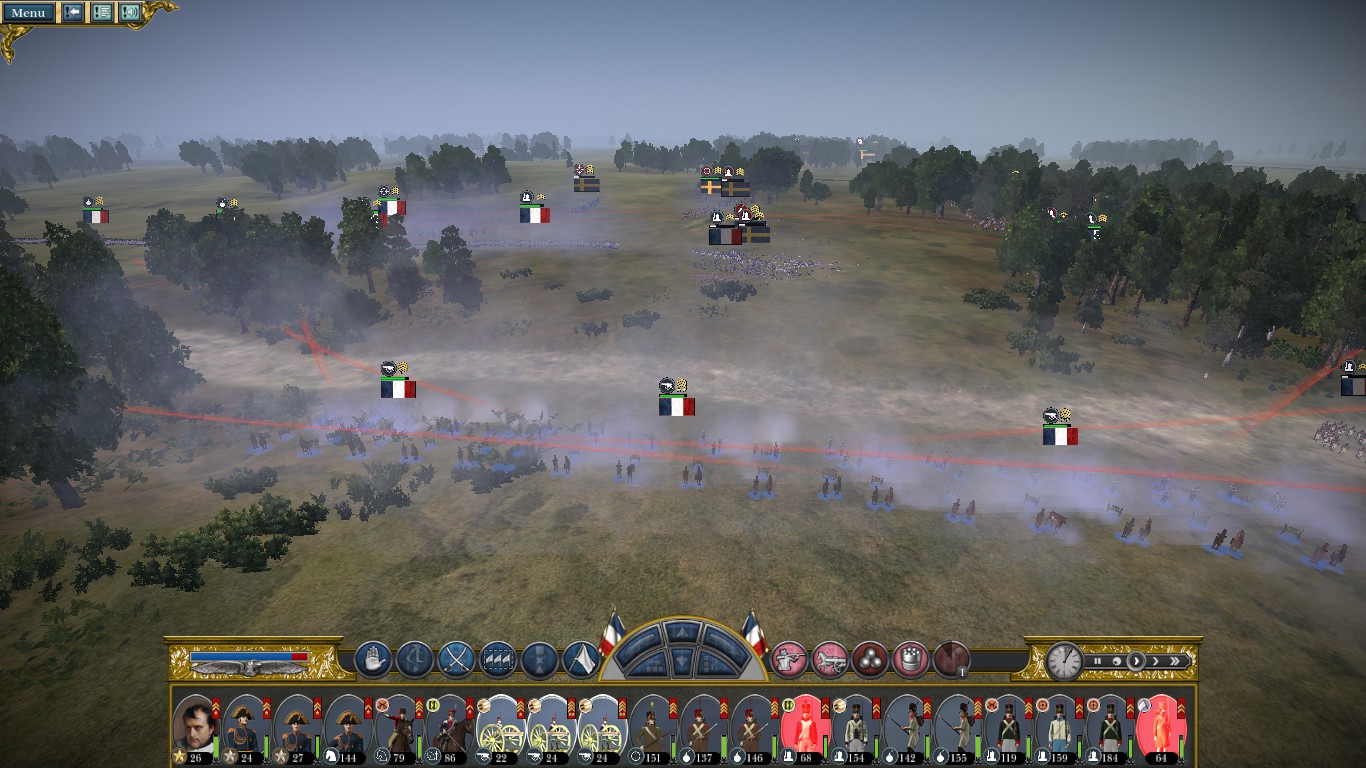
Task: Select the canister shot ammunition icon
Action: 910,659
